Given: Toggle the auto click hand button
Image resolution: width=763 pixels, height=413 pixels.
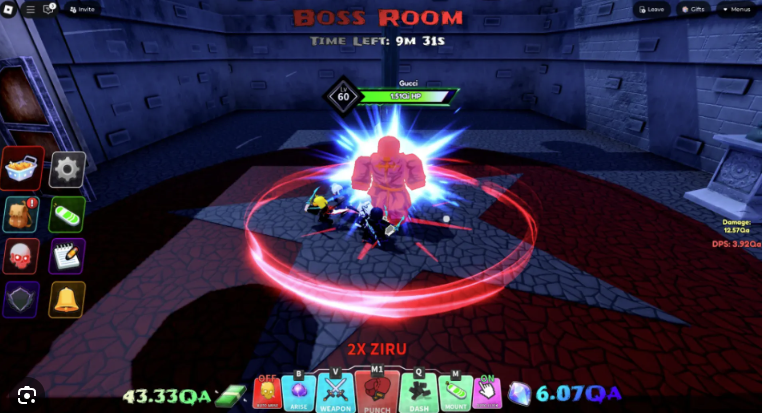Looking at the screenshot, I should click(x=487, y=393).
